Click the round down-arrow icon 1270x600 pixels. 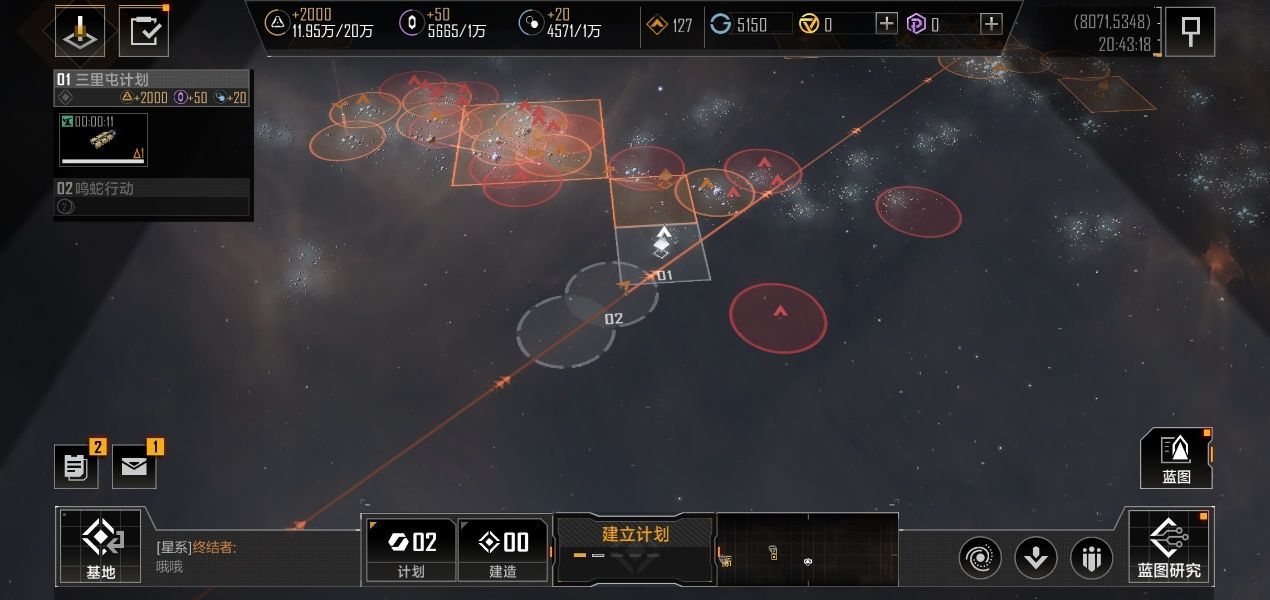pos(1036,557)
